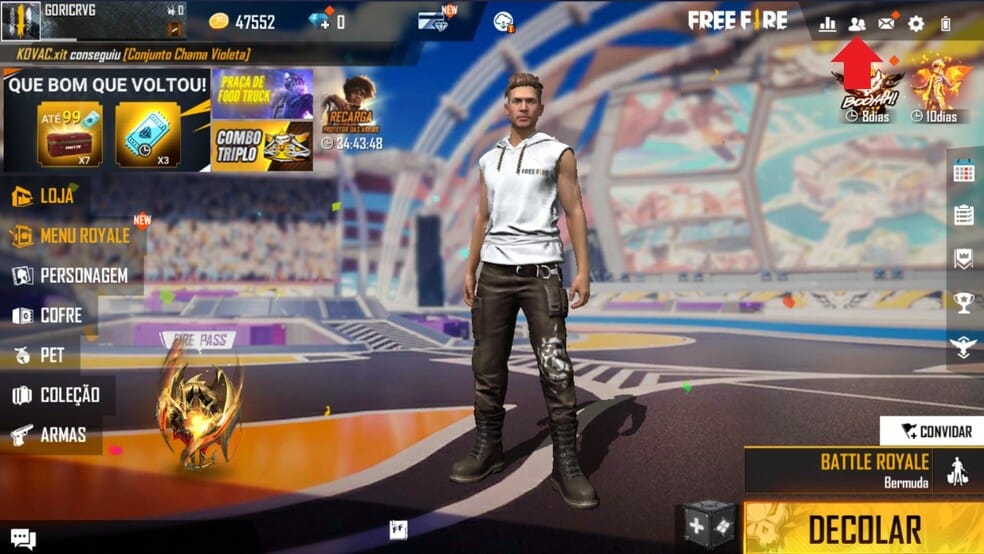View the ranking bar chart icon
This screenshot has width=984, height=554.
pyautogui.click(x=827, y=24)
